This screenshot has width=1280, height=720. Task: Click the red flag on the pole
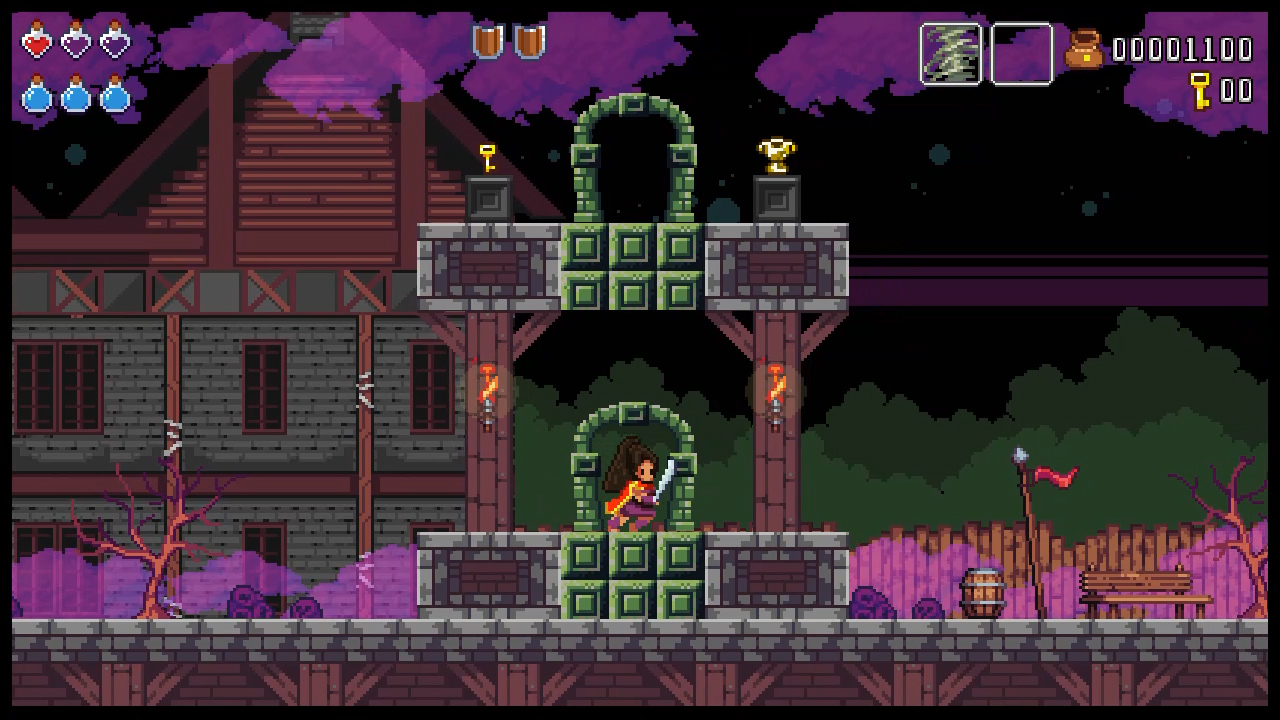click(1055, 473)
